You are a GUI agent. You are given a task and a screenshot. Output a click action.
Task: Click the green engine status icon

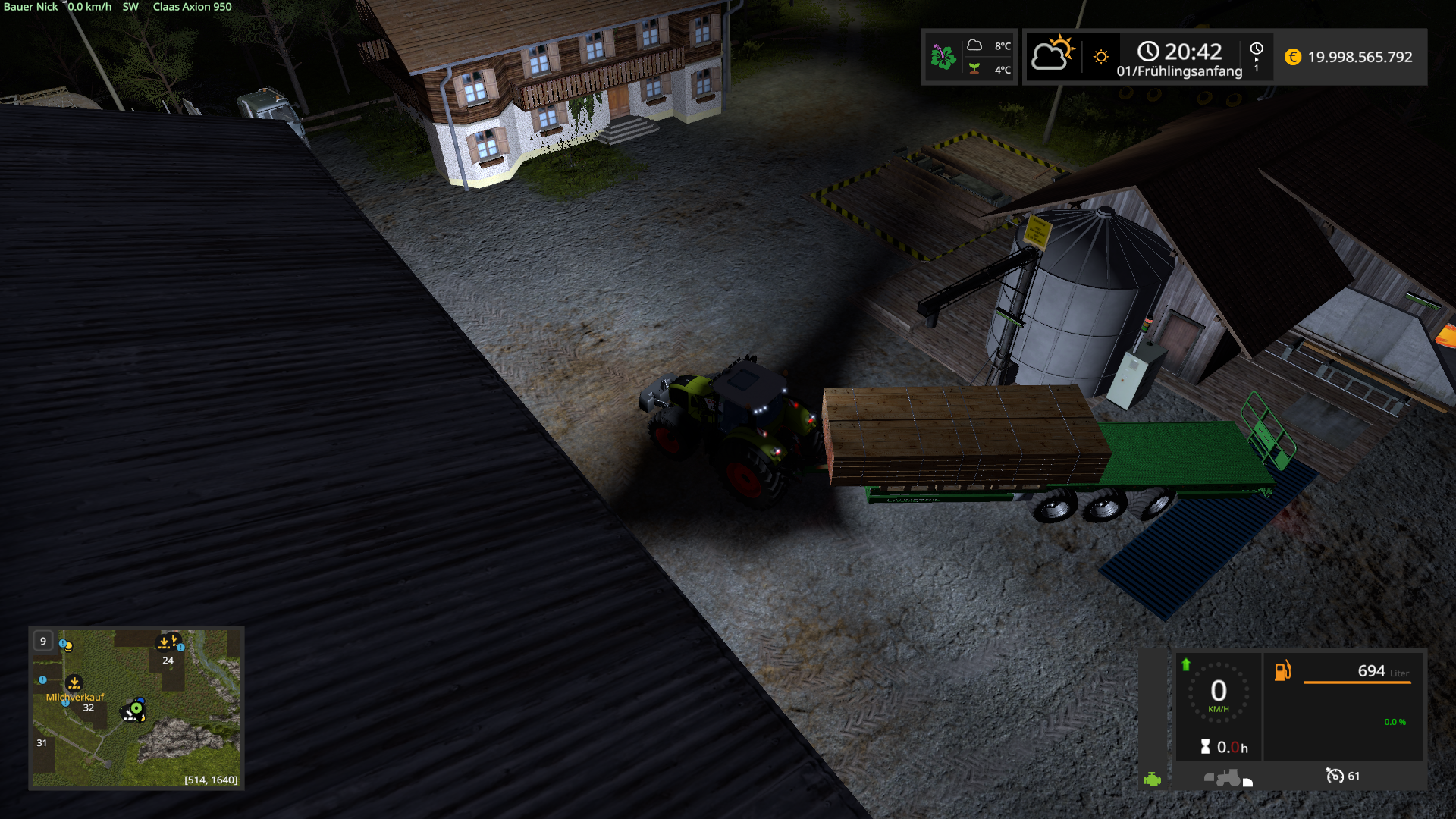tap(1153, 779)
